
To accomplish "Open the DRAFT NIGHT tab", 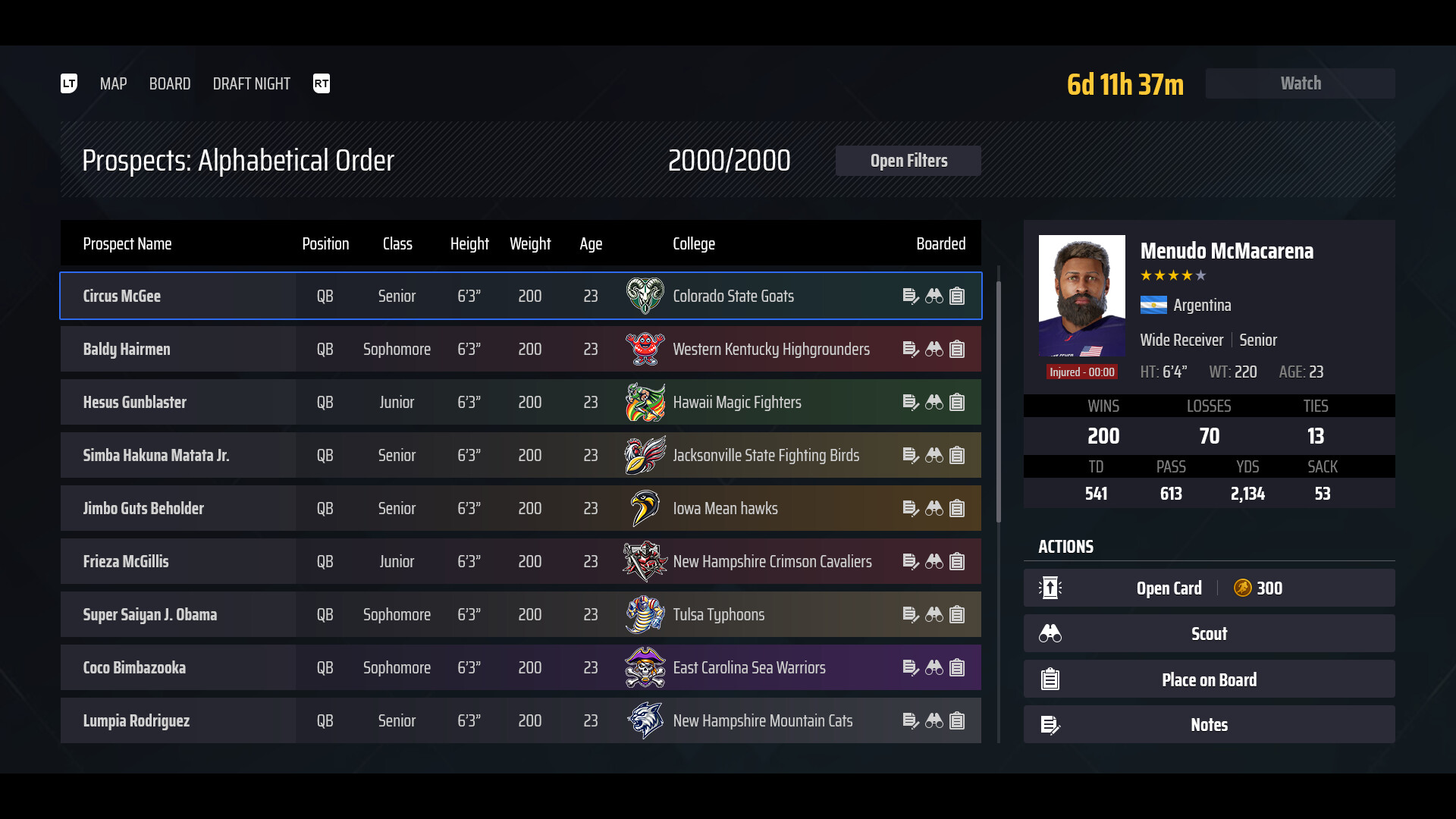I will (x=251, y=83).
